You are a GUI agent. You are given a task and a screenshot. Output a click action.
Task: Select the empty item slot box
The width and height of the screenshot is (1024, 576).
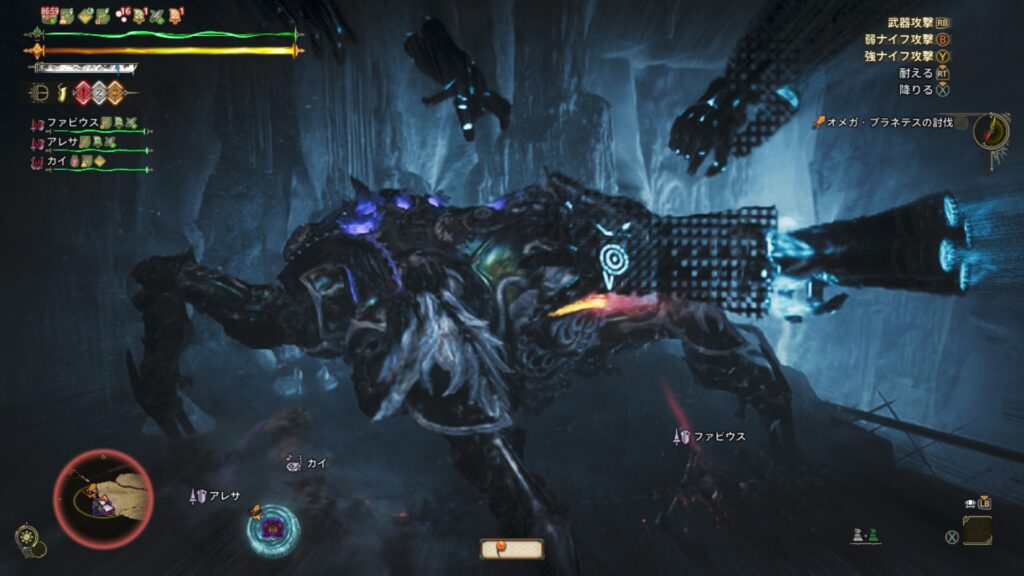point(977,530)
